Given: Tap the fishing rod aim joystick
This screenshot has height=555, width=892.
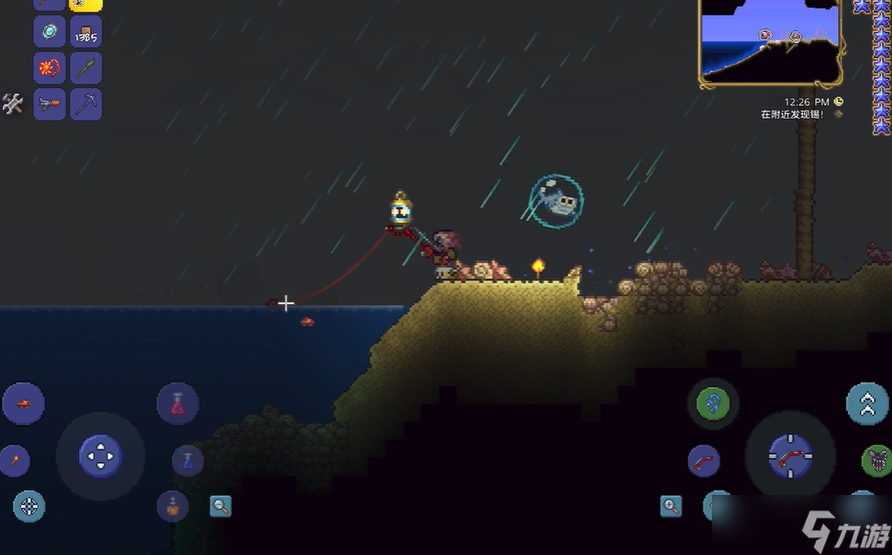Looking at the screenshot, I should pos(790,456).
